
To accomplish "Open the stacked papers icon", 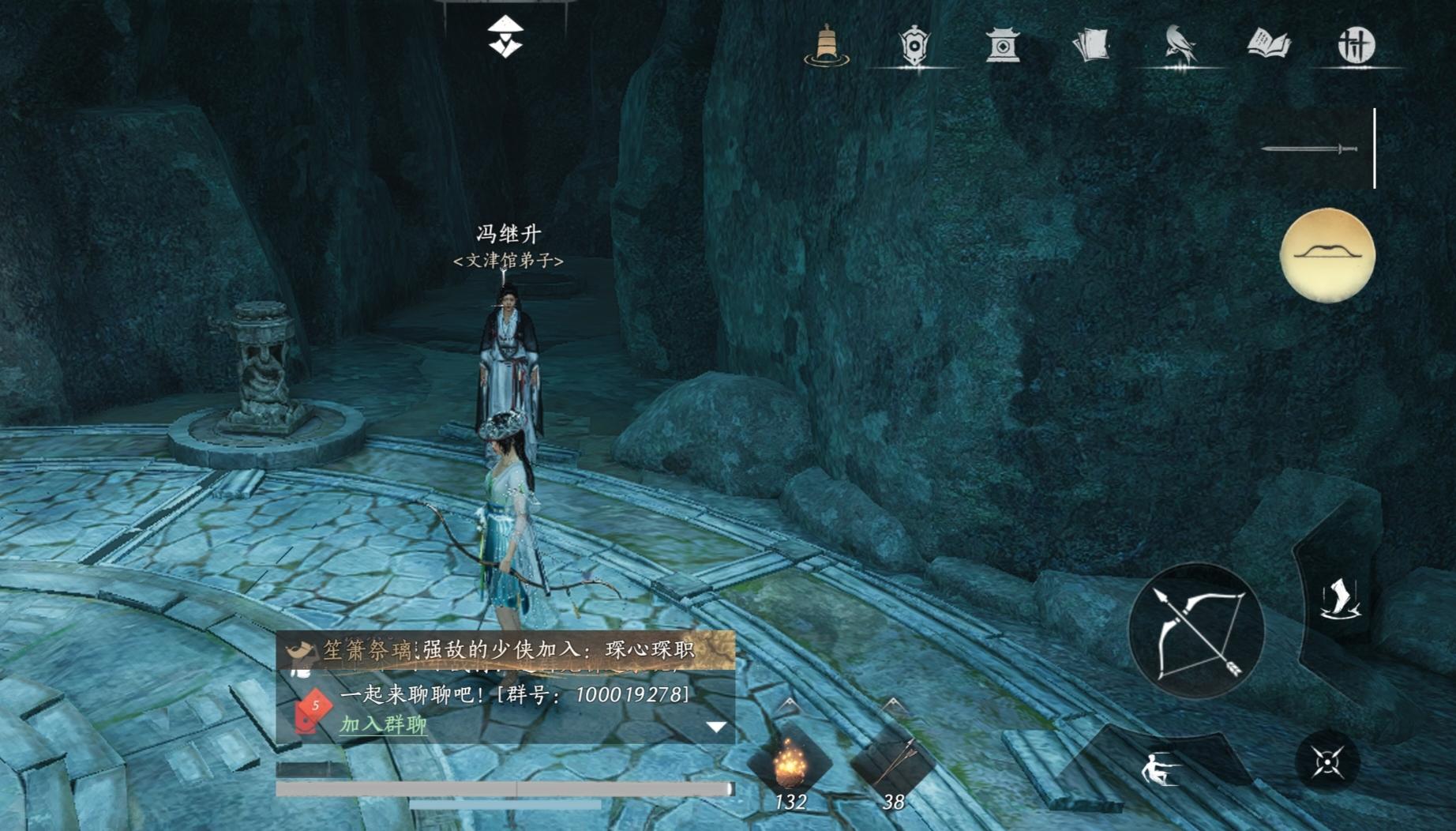I will pos(1091,45).
